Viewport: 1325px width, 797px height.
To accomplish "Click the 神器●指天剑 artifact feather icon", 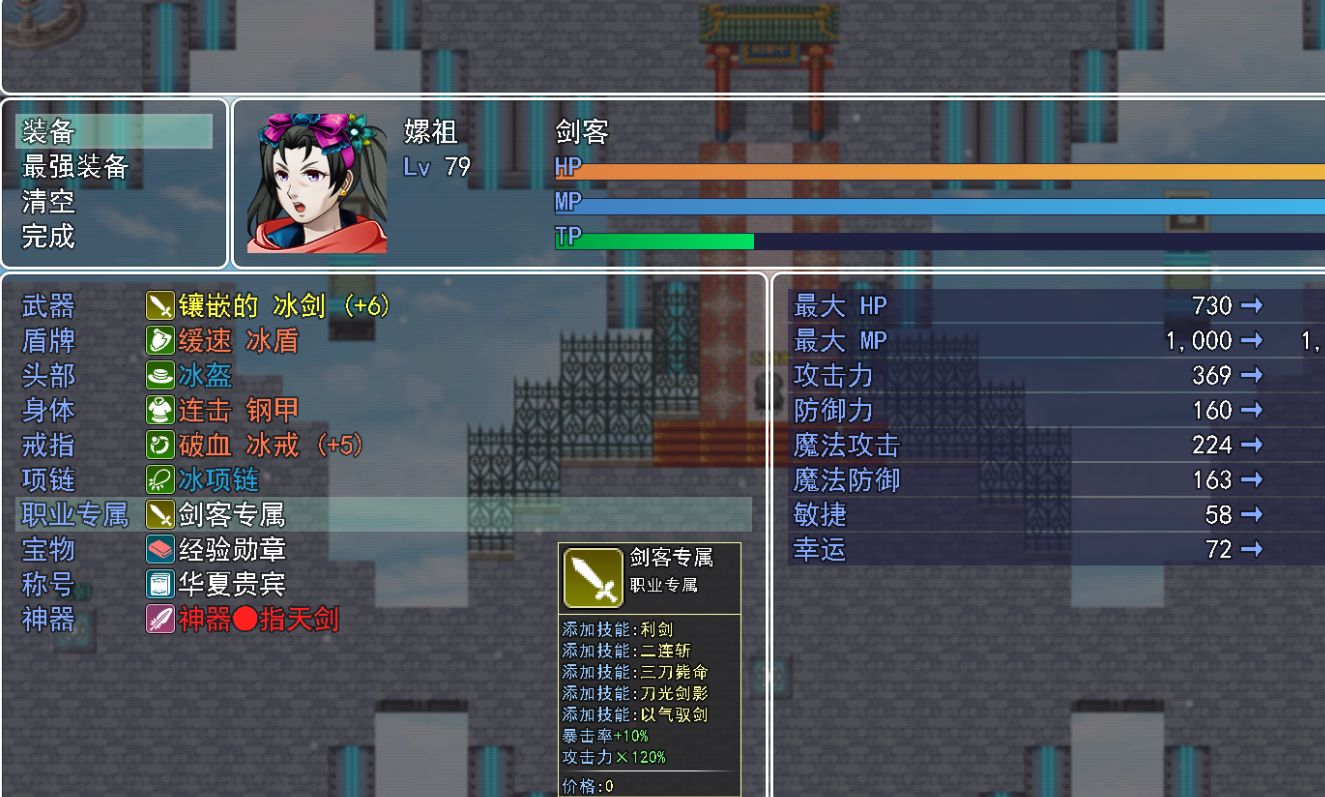I will coord(159,618).
